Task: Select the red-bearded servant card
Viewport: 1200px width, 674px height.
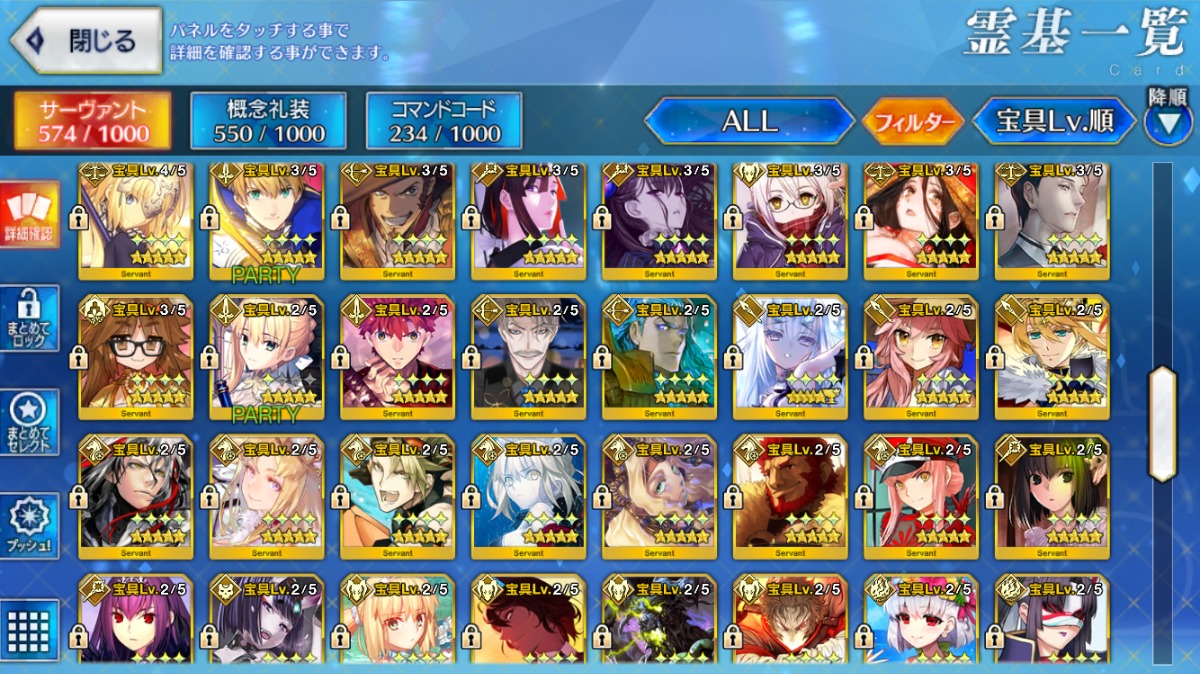Action: (x=790, y=497)
